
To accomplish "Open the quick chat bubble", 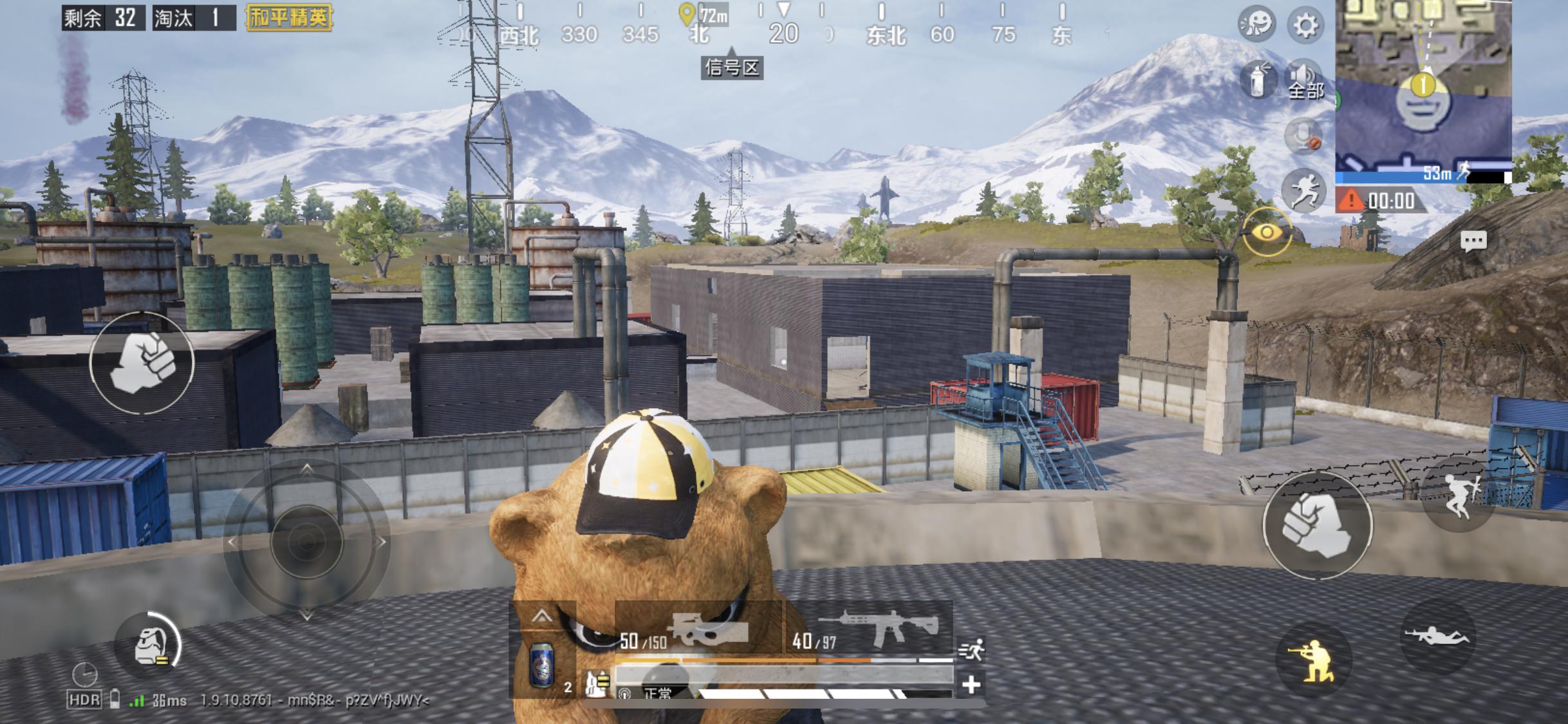I will pyautogui.click(x=1473, y=241).
